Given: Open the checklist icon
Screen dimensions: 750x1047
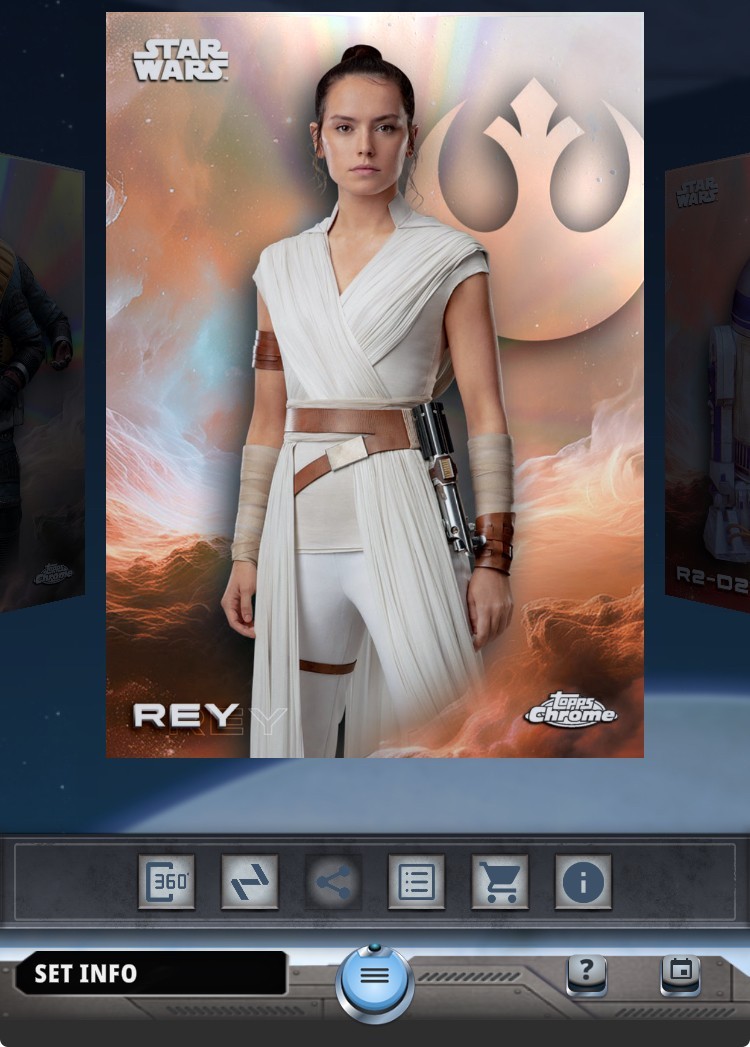Looking at the screenshot, I should pyautogui.click(x=416, y=882).
